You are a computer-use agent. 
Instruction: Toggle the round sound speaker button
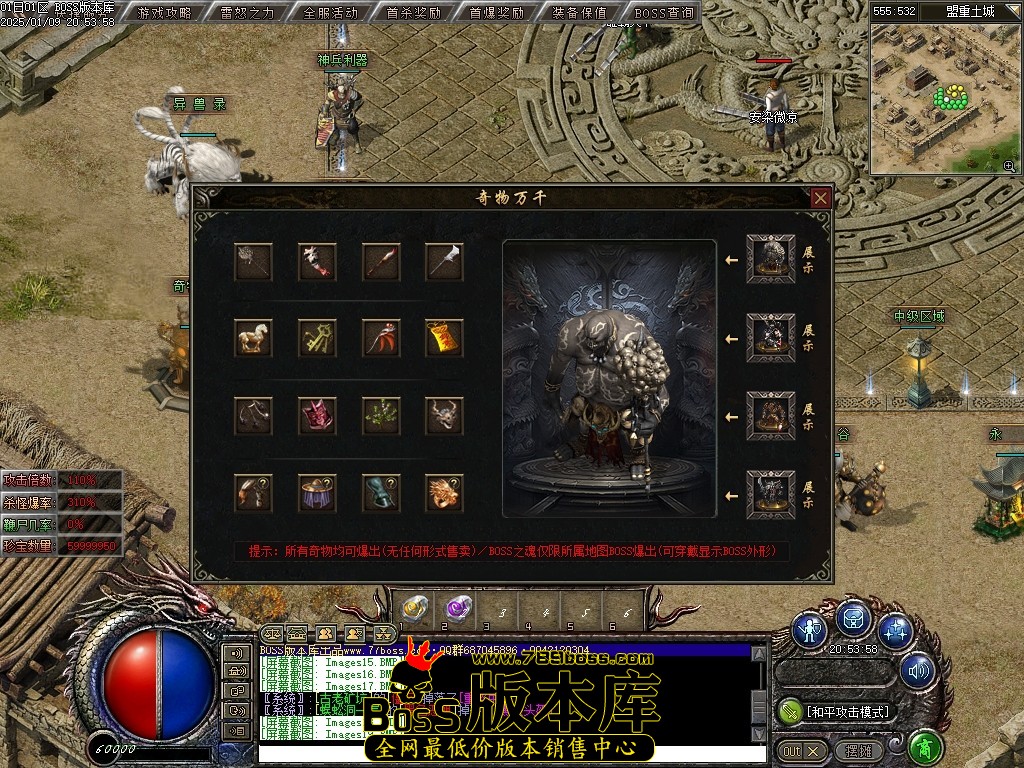[916, 671]
